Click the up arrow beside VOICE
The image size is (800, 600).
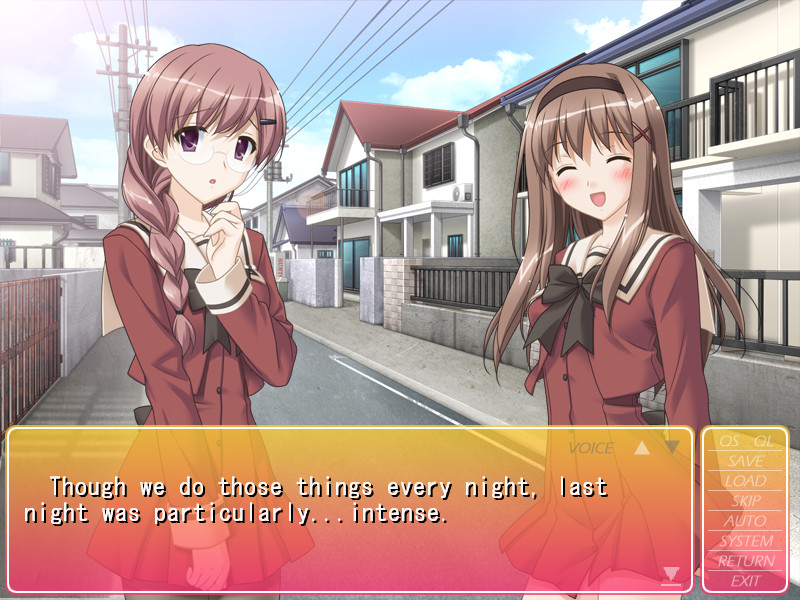642,448
